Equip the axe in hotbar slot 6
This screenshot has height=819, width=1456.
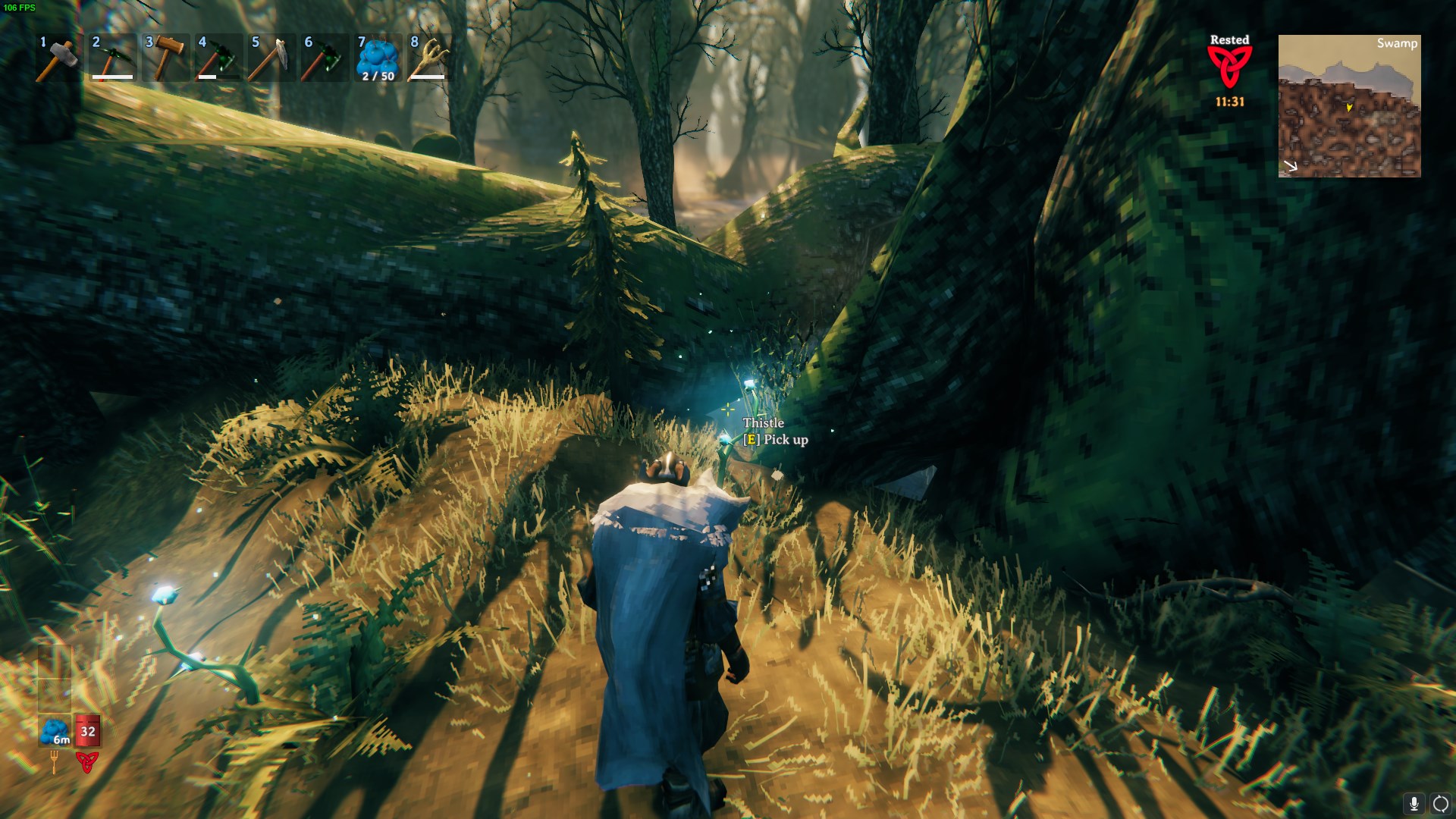click(325, 58)
